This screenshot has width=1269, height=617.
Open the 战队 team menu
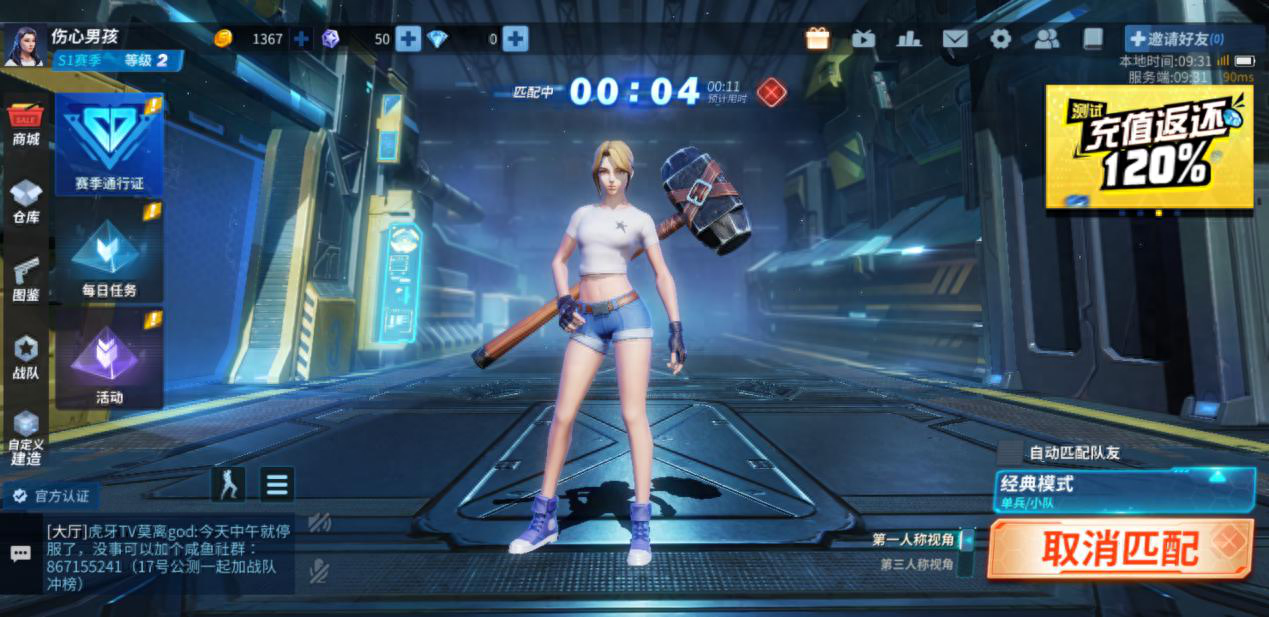(x=26, y=357)
